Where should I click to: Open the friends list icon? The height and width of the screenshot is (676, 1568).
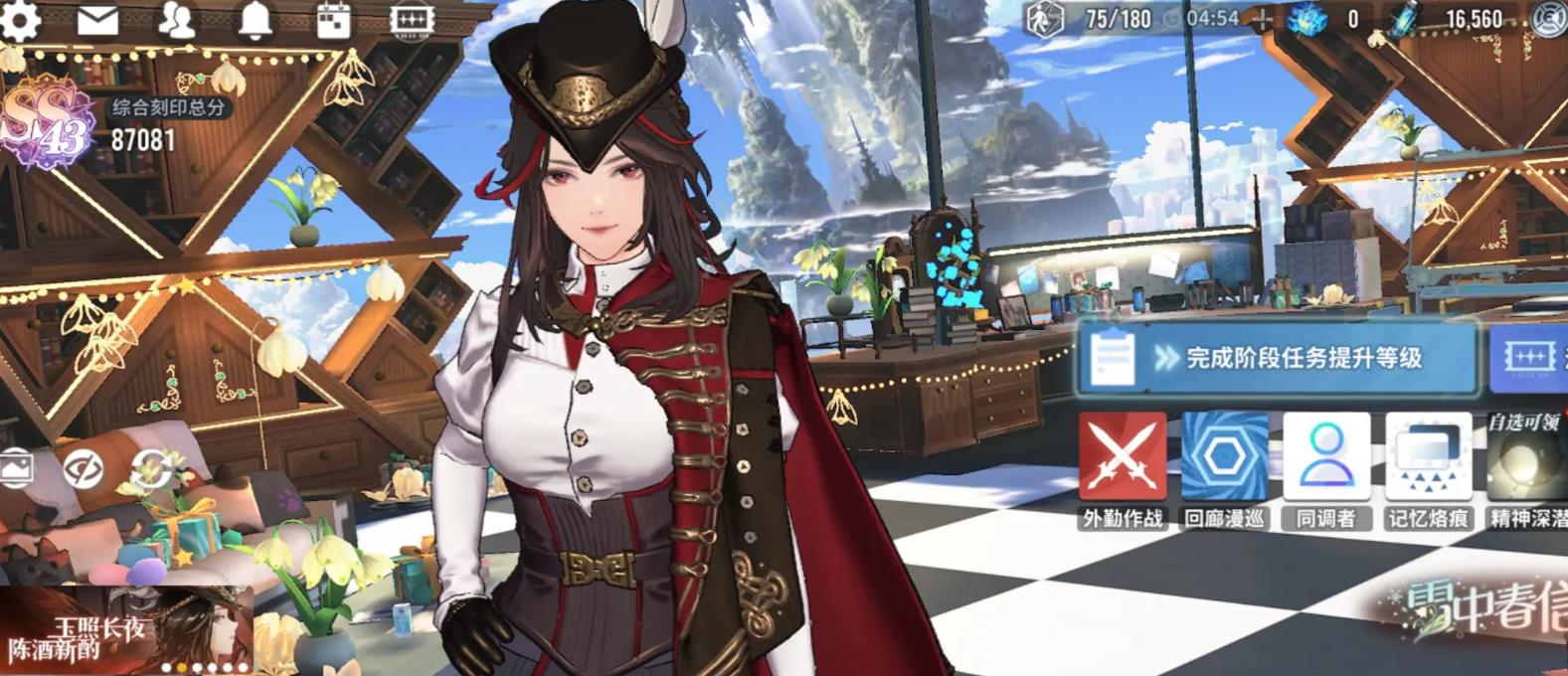(x=177, y=20)
